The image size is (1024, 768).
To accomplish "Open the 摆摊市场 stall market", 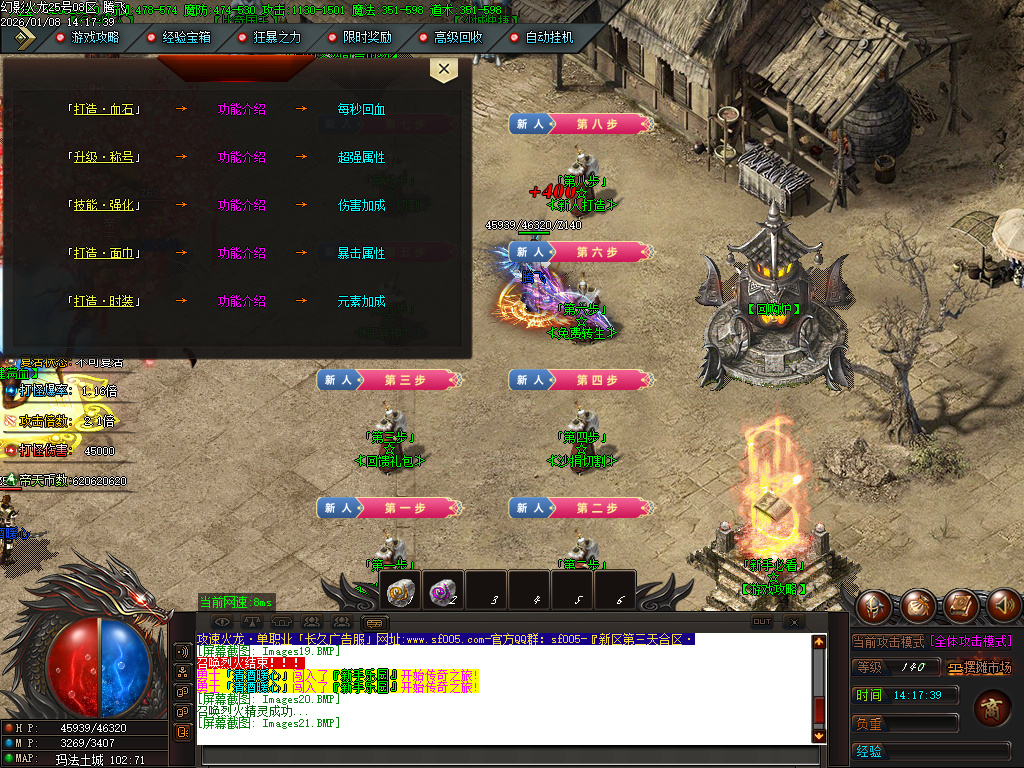I will (x=979, y=668).
